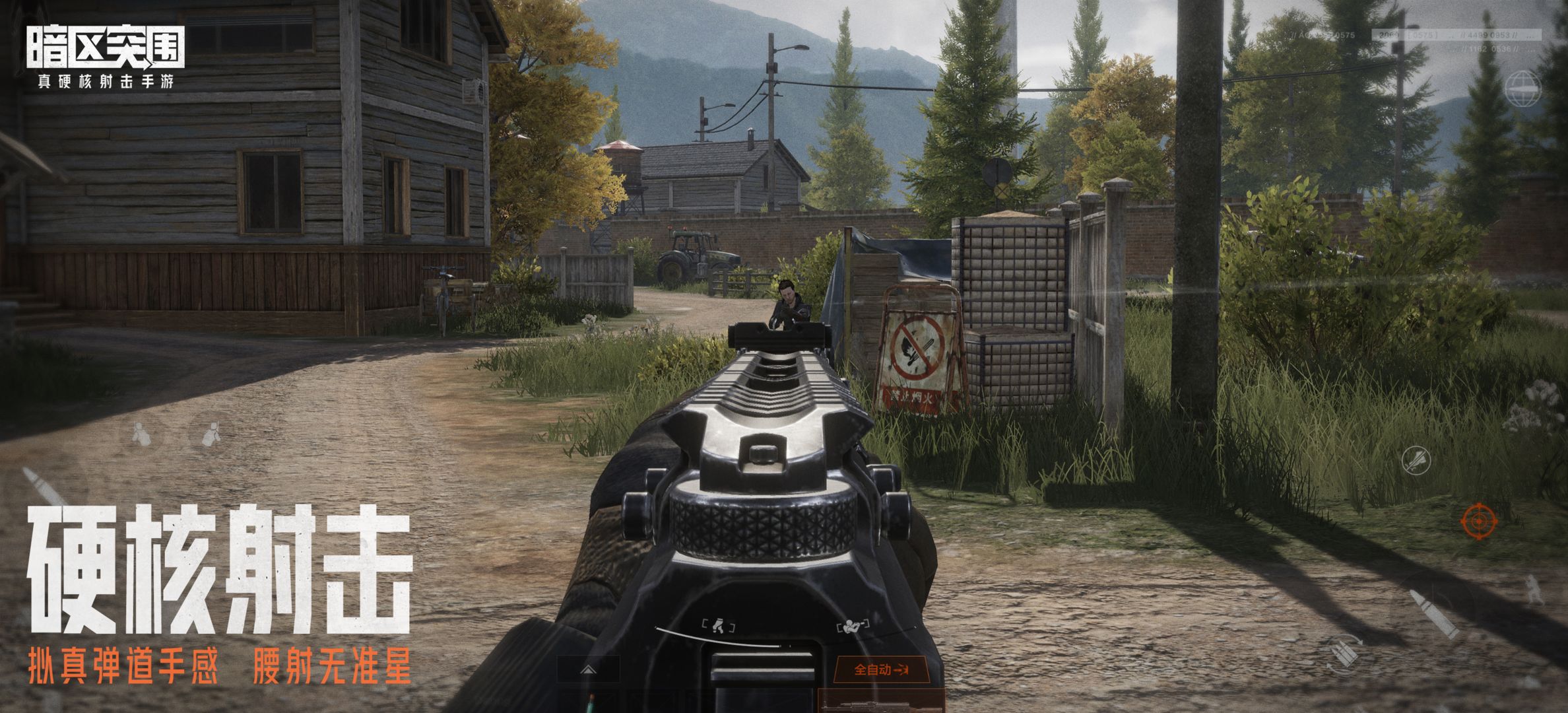
Task: Lean right with the right-tilting figure icon
Action: 210,434
